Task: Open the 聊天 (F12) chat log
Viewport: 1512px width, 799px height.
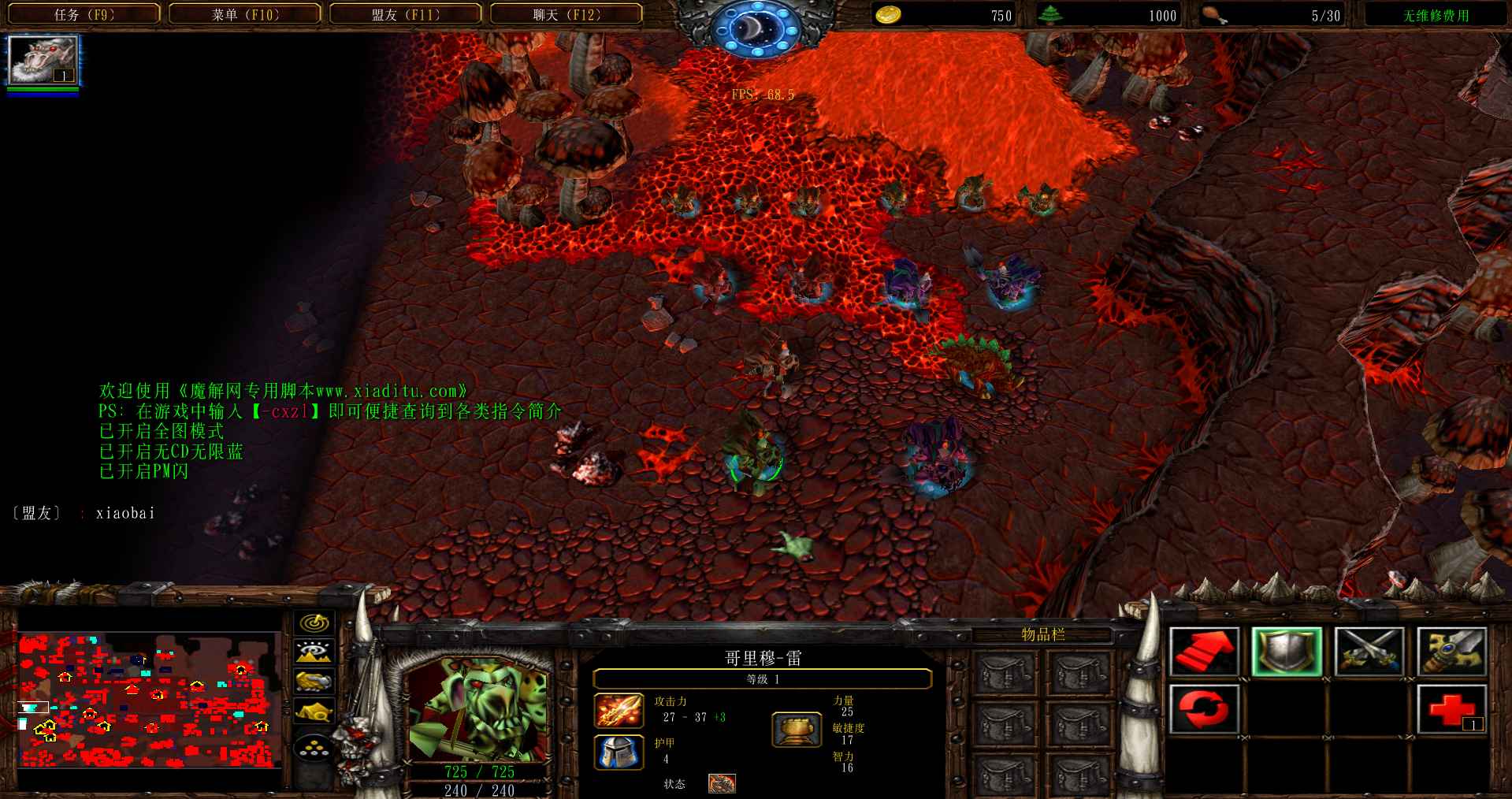Action: coord(567,14)
